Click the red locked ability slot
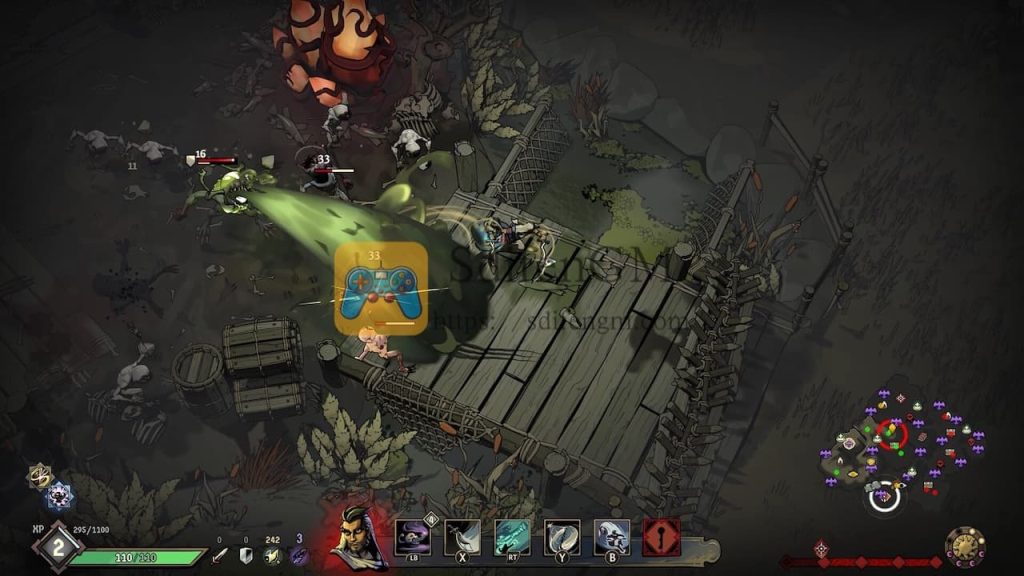1024x576 pixels. pos(662,537)
